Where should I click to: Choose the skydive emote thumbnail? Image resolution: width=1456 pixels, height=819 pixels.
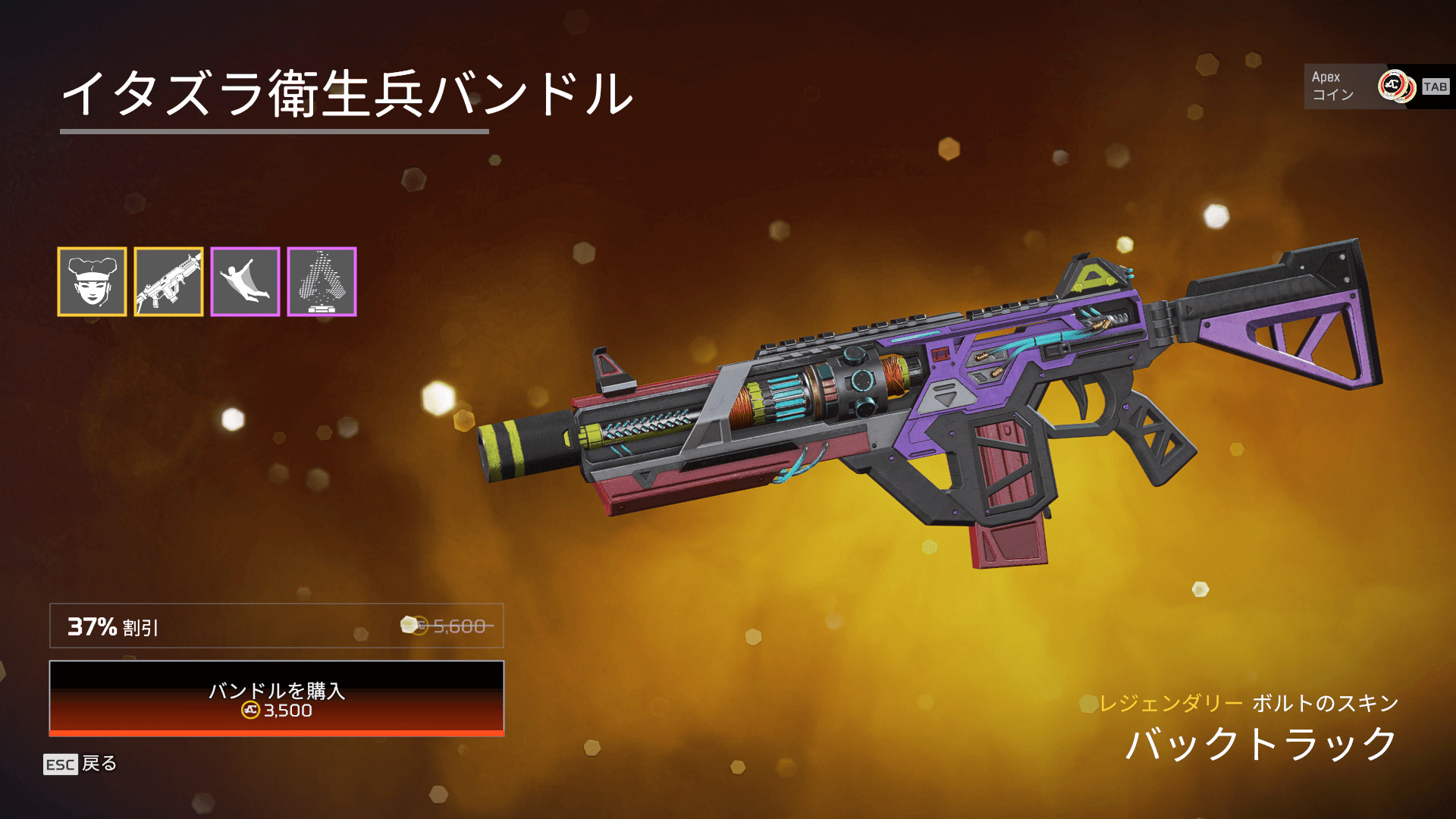245,281
